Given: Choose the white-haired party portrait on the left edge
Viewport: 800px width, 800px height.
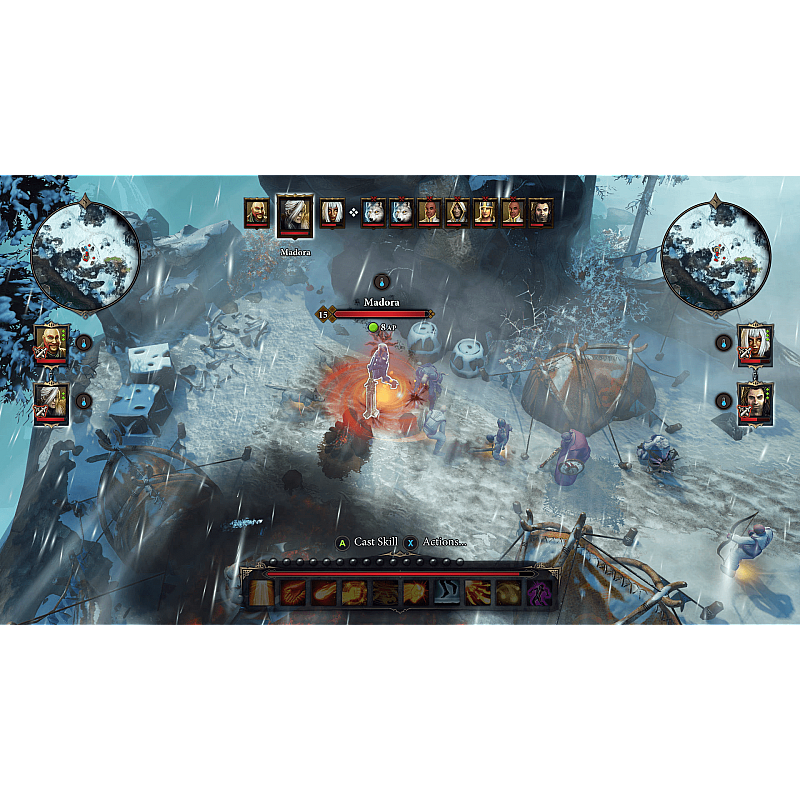Looking at the screenshot, I should tap(51, 402).
